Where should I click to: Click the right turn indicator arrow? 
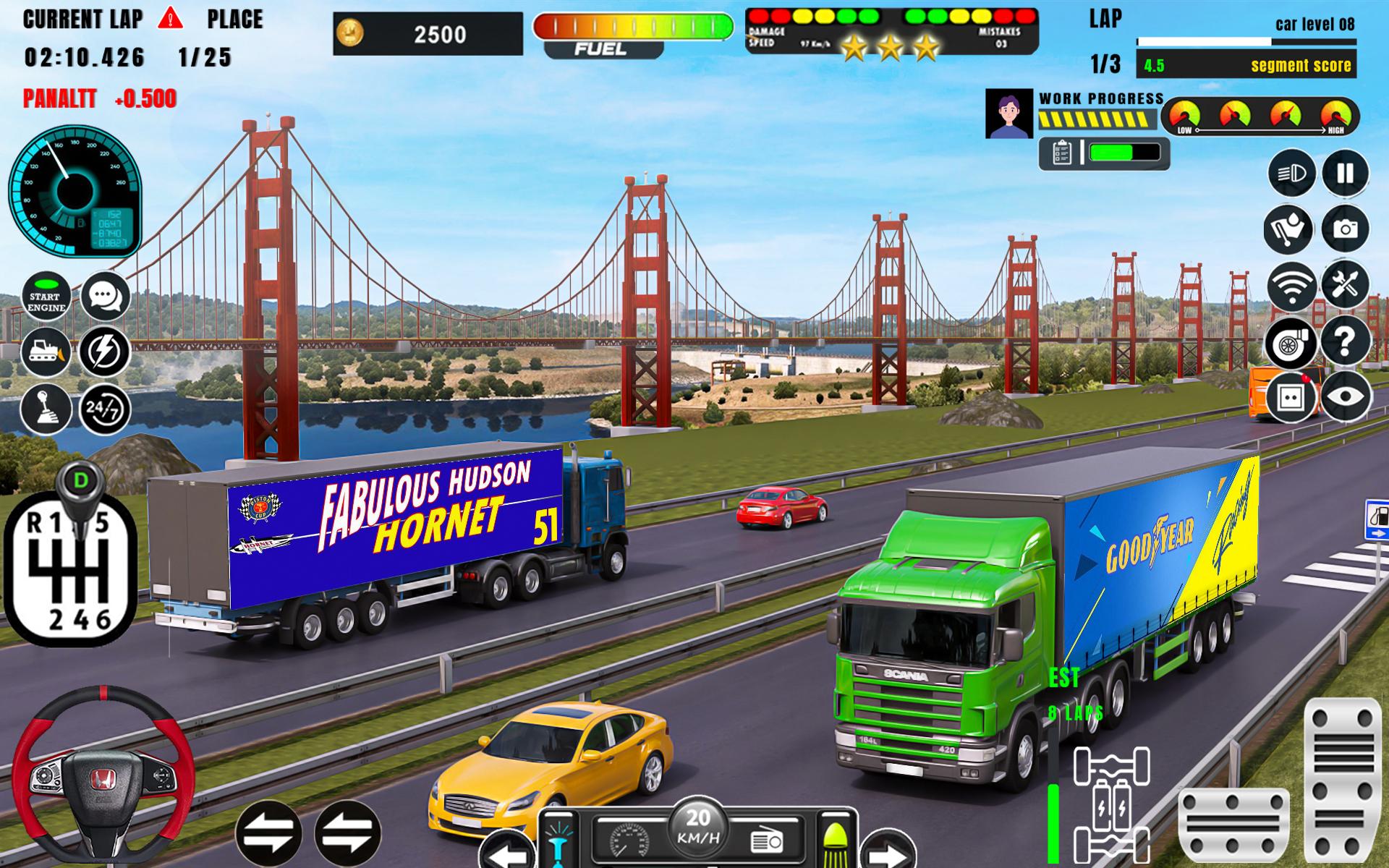pos(888,852)
